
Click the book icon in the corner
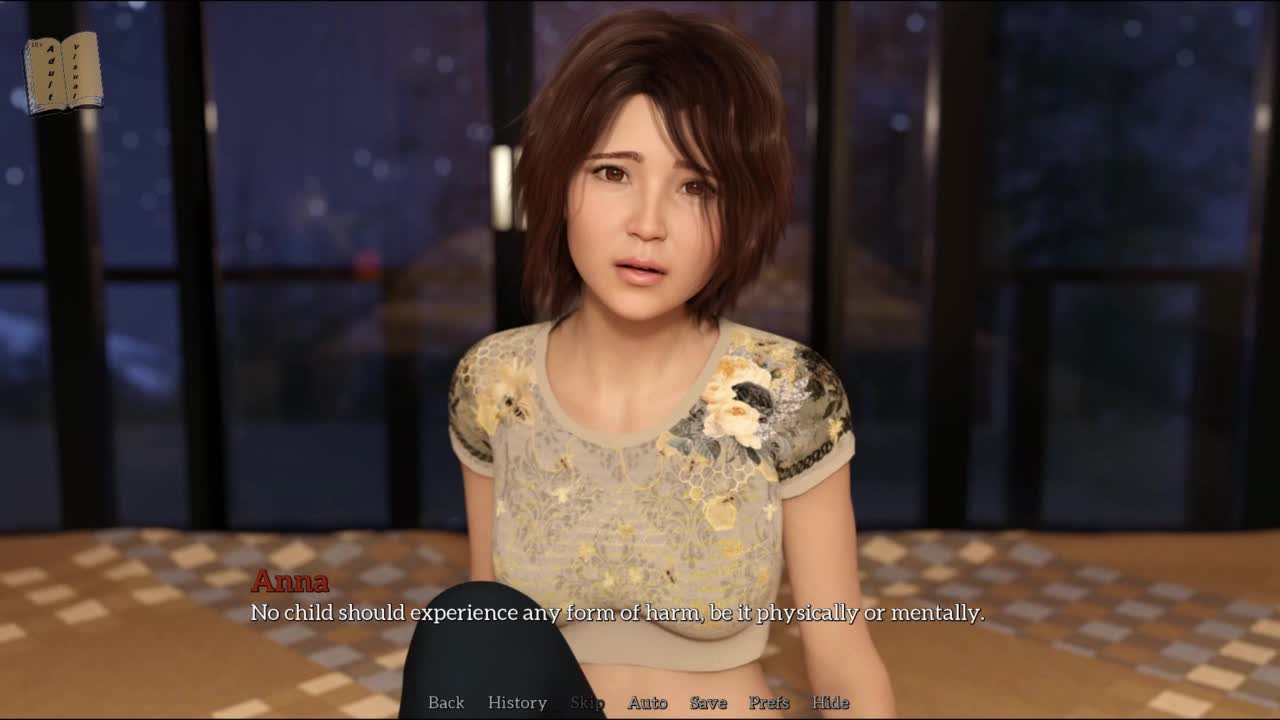[x=63, y=73]
